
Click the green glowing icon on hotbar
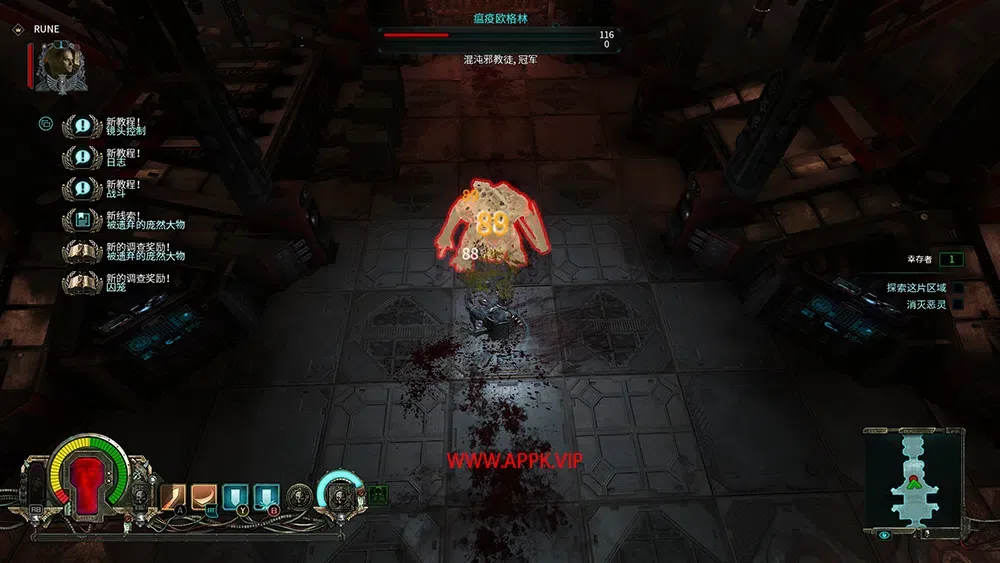(x=378, y=493)
